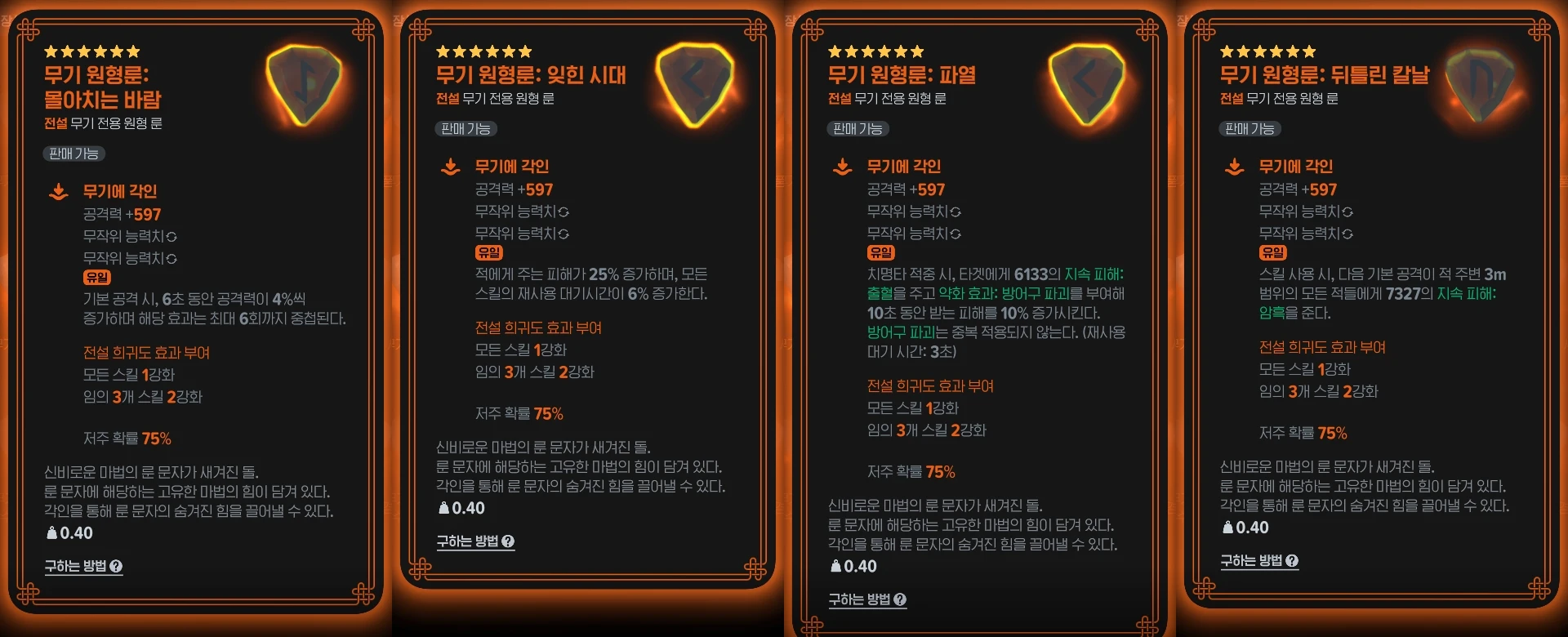Viewport: 1568px width, 637px height.
Task: Click the currency icon before 0.40 on first card
Action: click(x=51, y=532)
